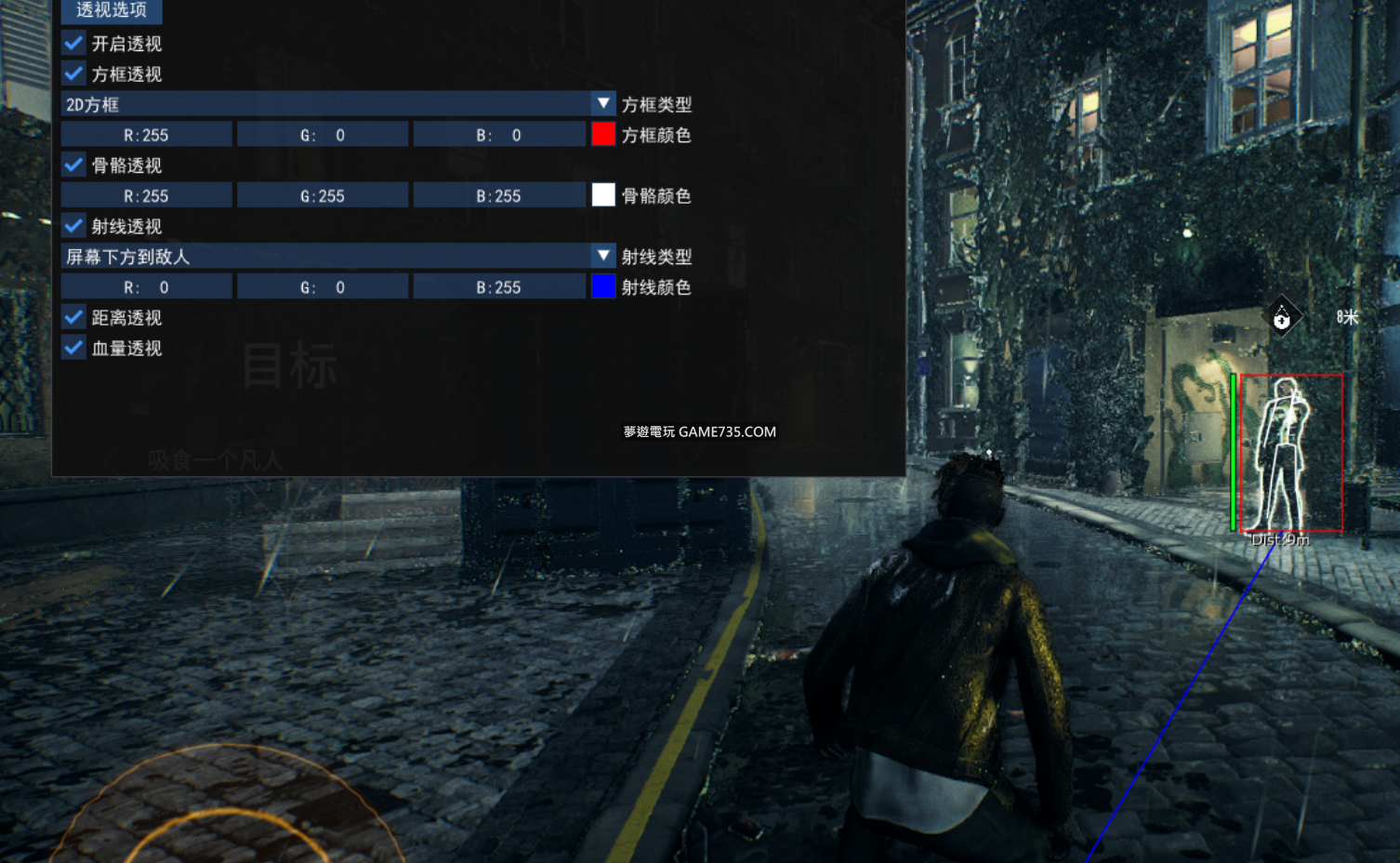1400x863 pixels.
Task: Disable the 射线透视 checkbox
Action: [x=74, y=226]
